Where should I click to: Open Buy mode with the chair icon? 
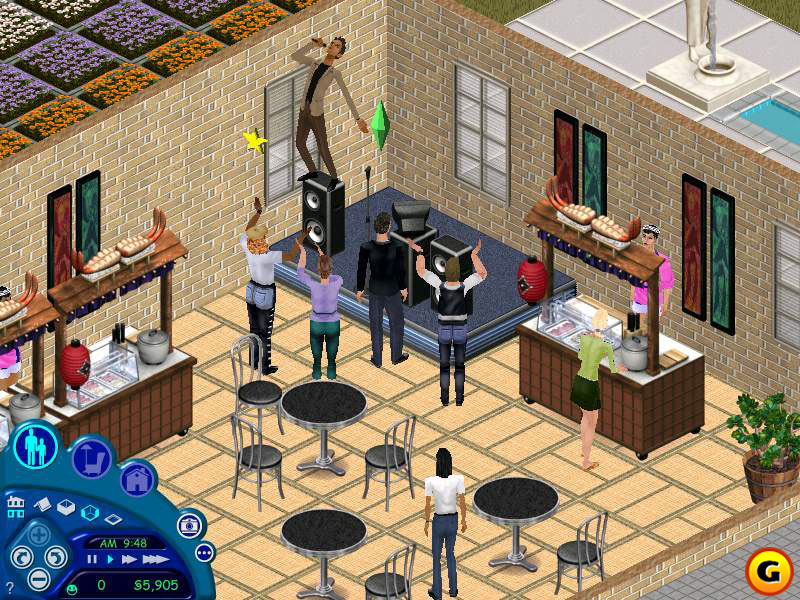[x=92, y=459]
